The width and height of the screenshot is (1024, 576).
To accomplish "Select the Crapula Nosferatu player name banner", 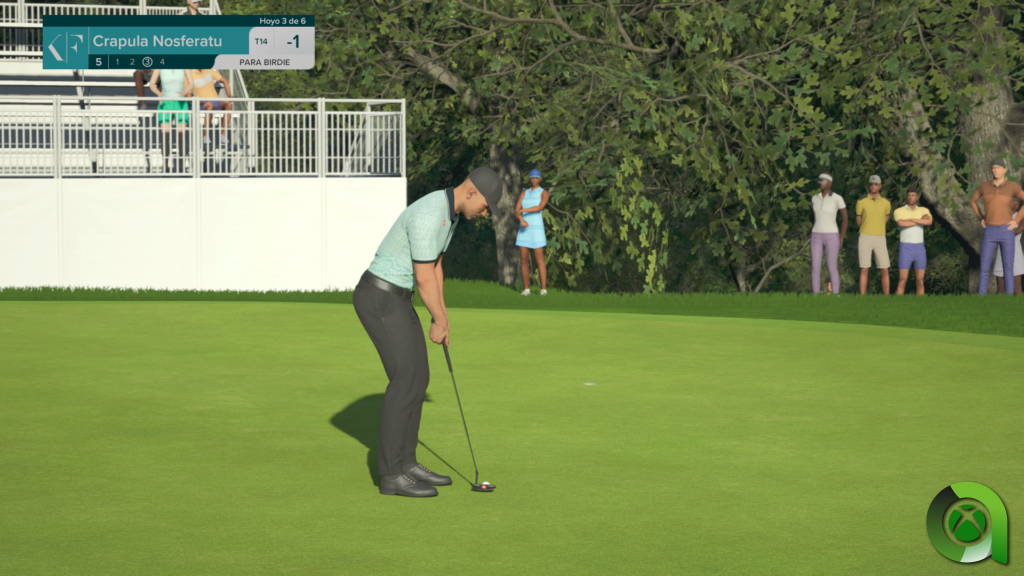I will [x=157, y=41].
